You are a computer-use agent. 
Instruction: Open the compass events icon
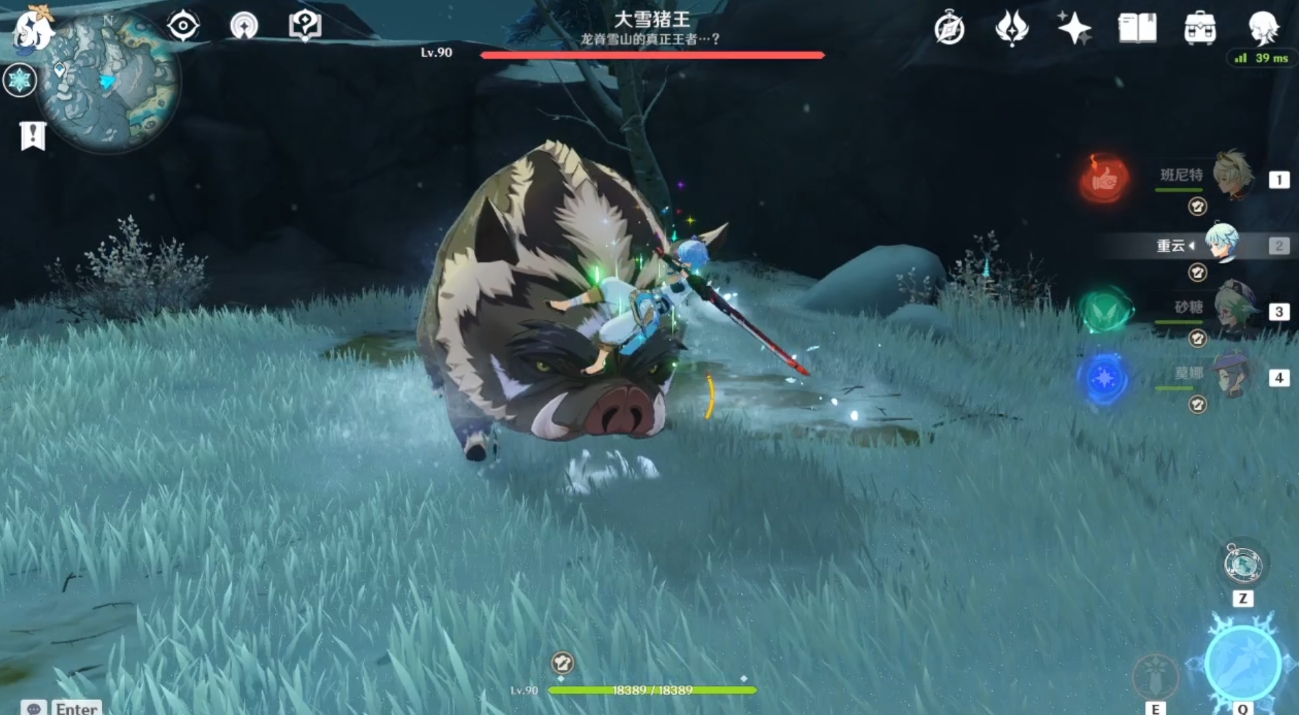[949, 29]
